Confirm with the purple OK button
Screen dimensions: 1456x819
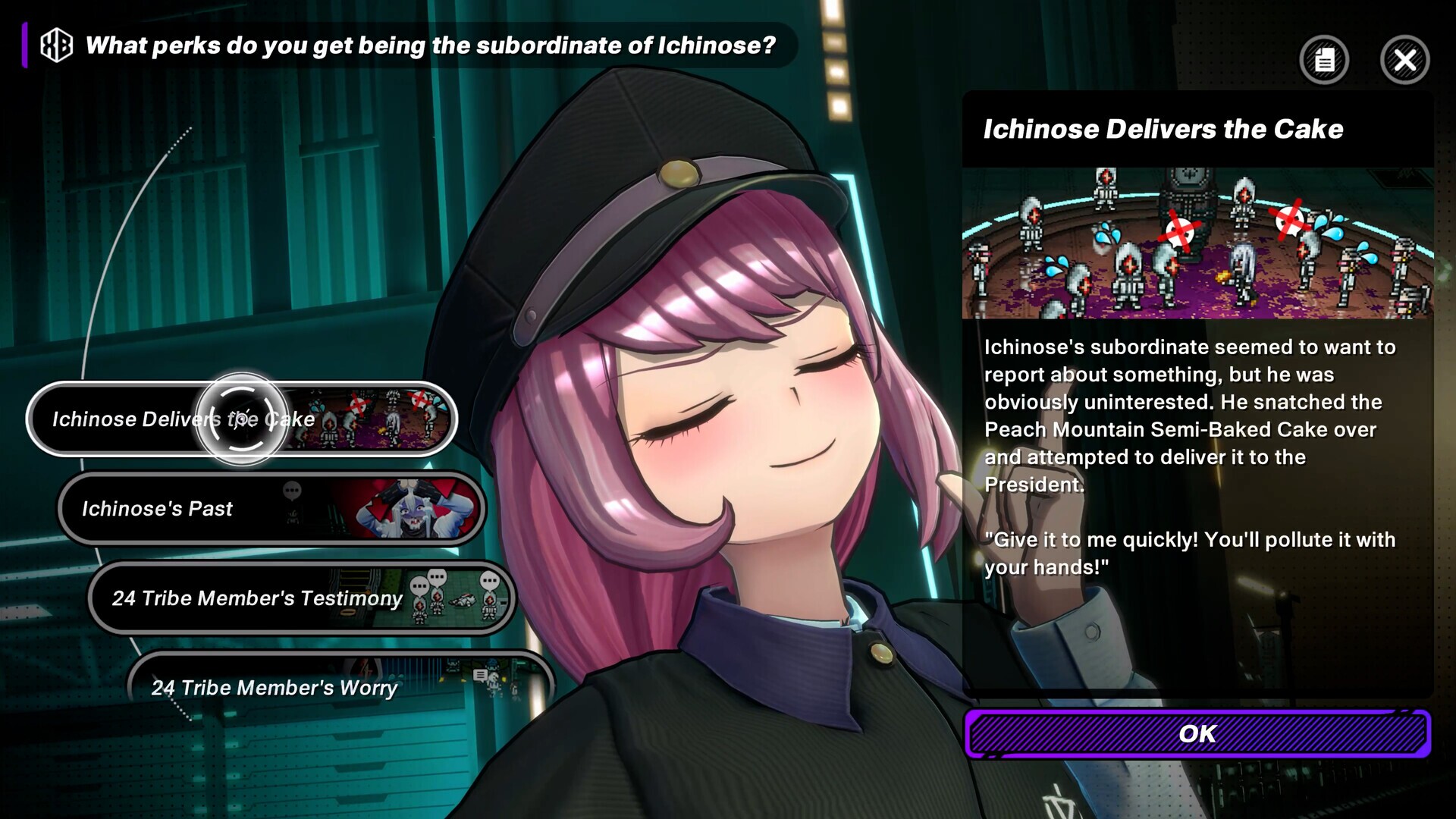pyautogui.click(x=1197, y=733)
